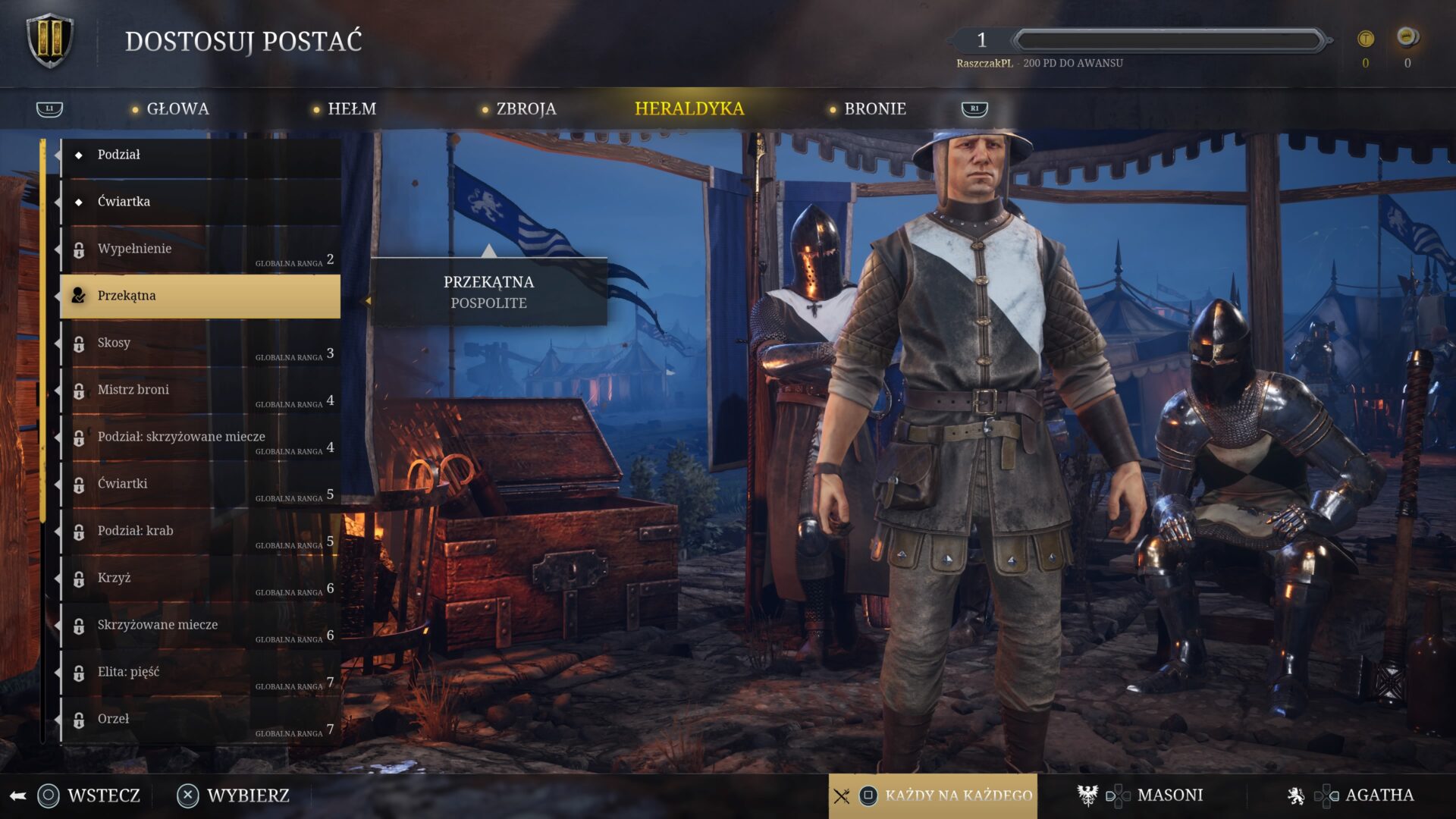
Task: Choose the Podział heraldry pattern
Action: click(199, 155)
